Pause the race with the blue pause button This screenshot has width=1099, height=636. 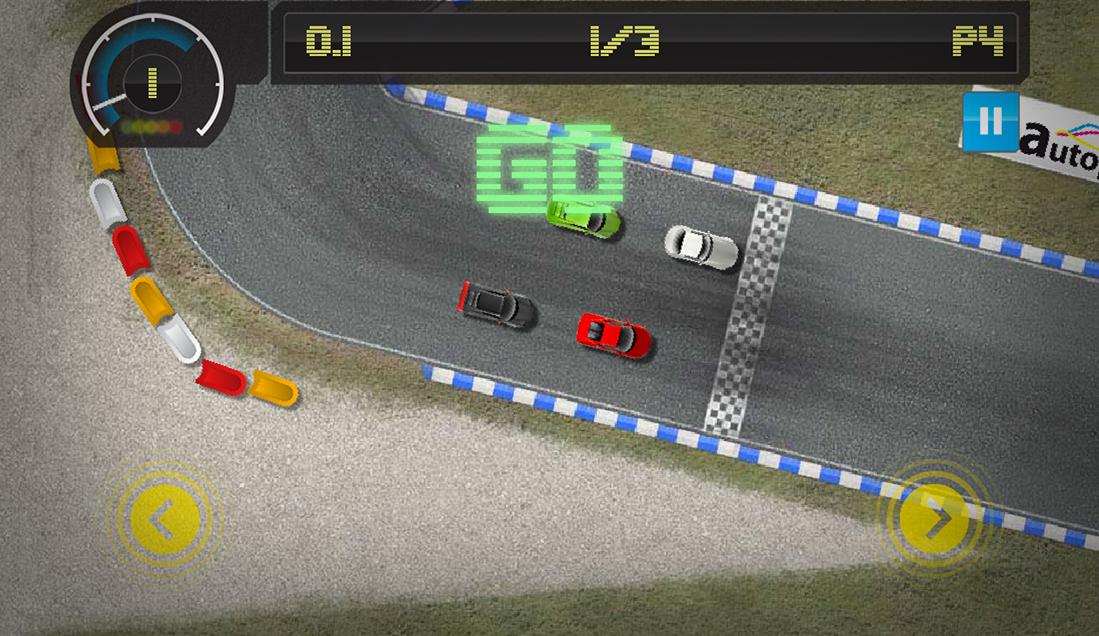(990, 121)
